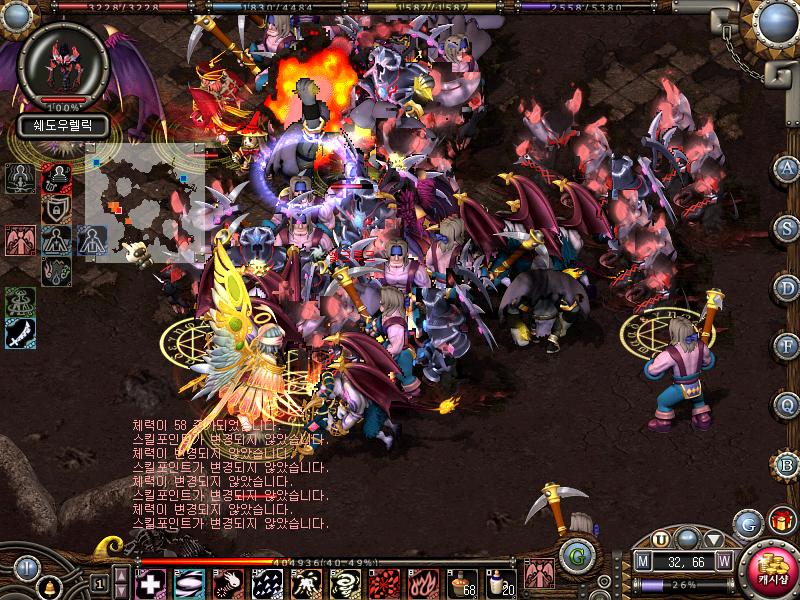Open the red gift box icon
800x600 pixels.
pyautogui.click(x=782, y=522)
